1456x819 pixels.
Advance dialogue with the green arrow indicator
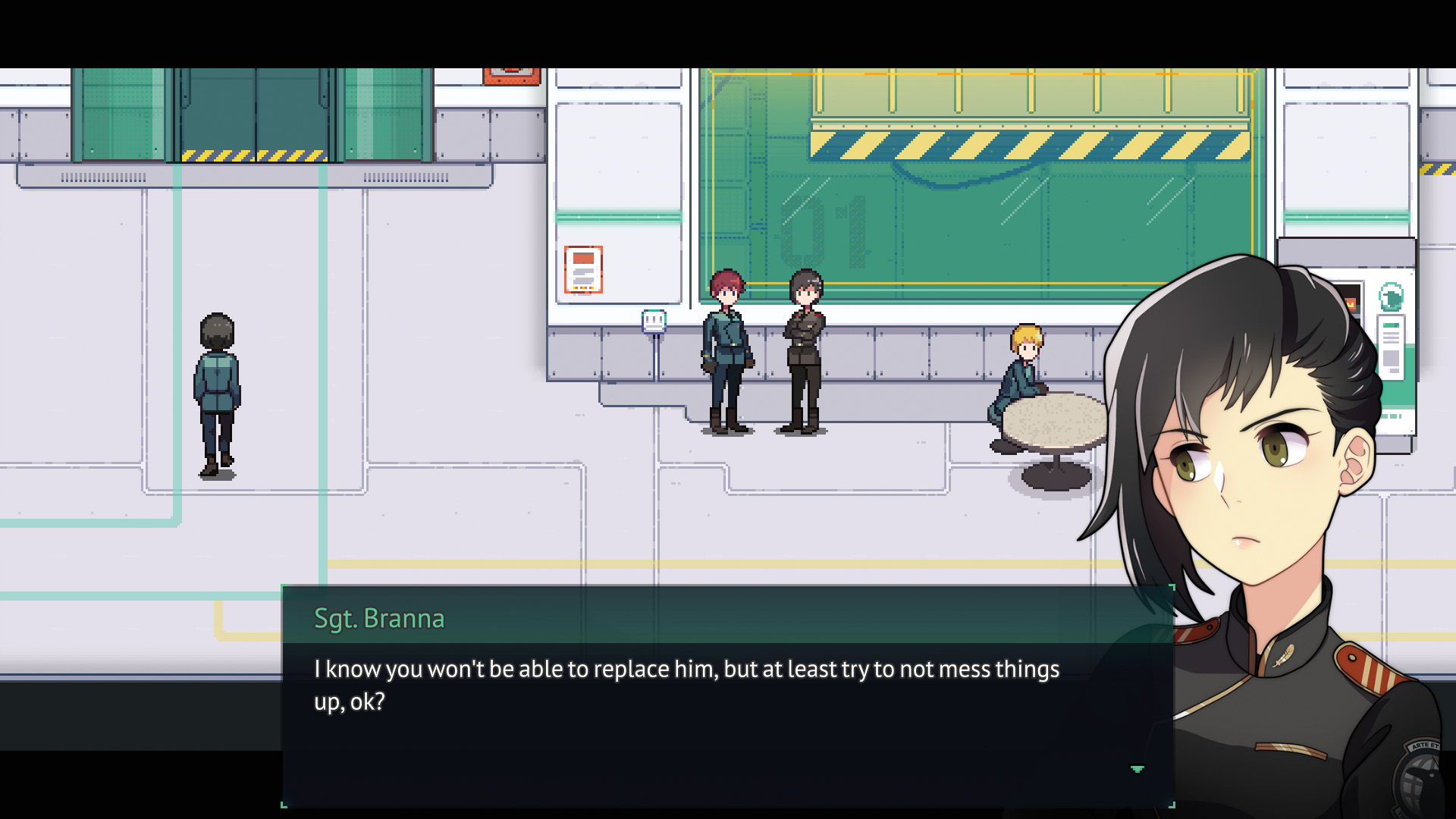(1137, 769)
